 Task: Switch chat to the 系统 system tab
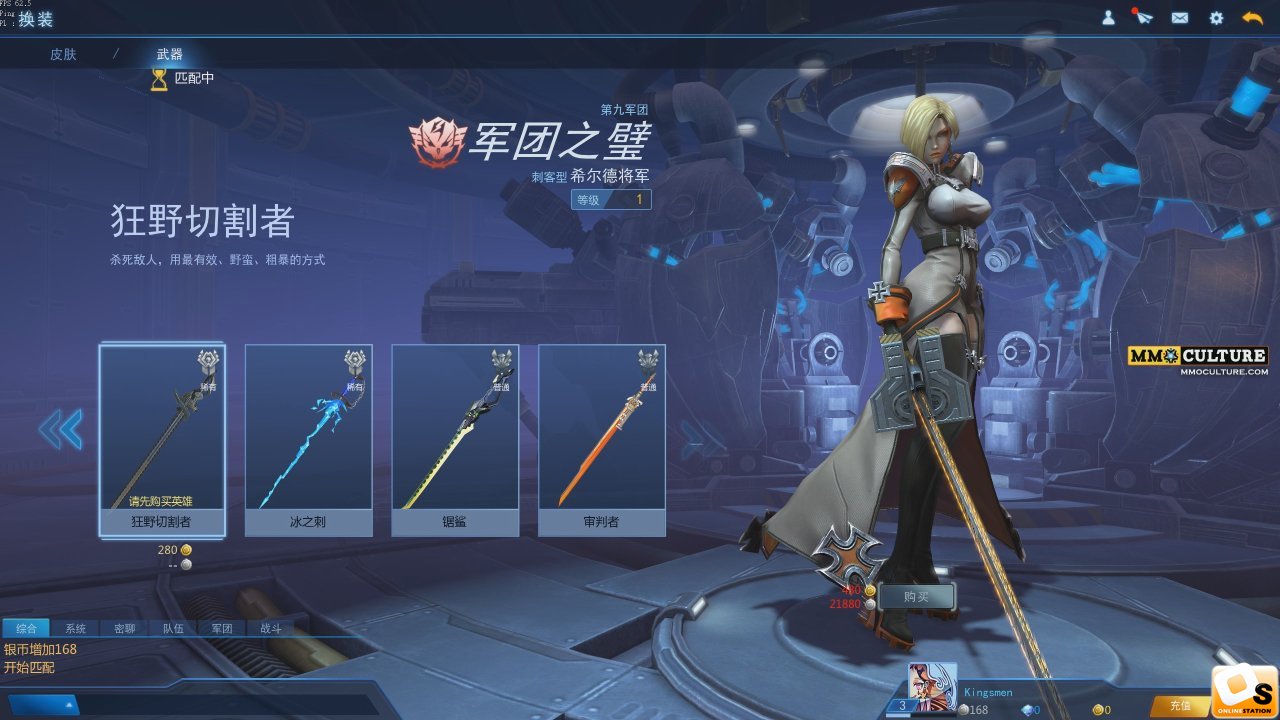click(x=76, y=629)
